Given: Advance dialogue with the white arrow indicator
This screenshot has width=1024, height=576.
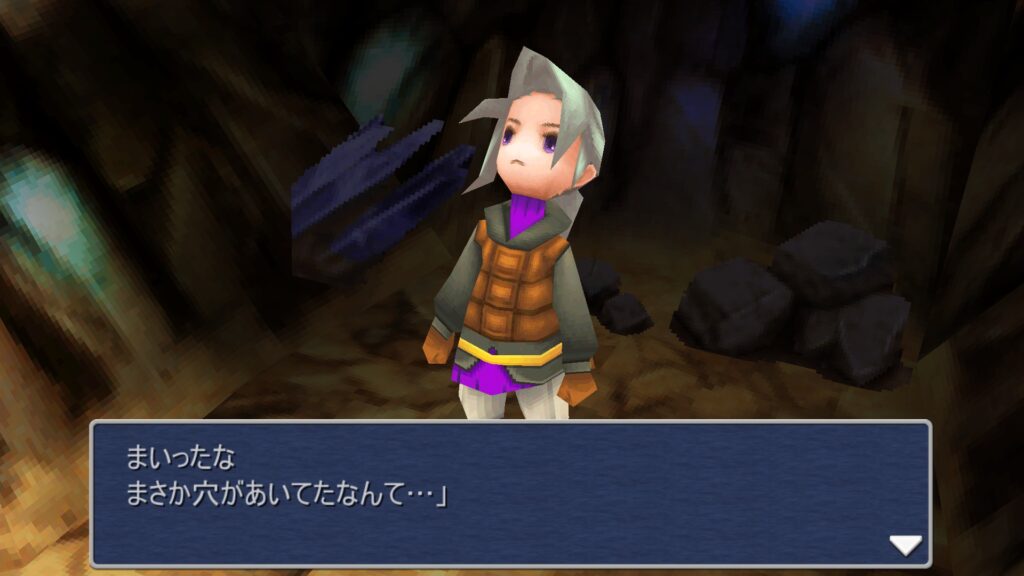Looking at the screenshot, I should [905, 545].
